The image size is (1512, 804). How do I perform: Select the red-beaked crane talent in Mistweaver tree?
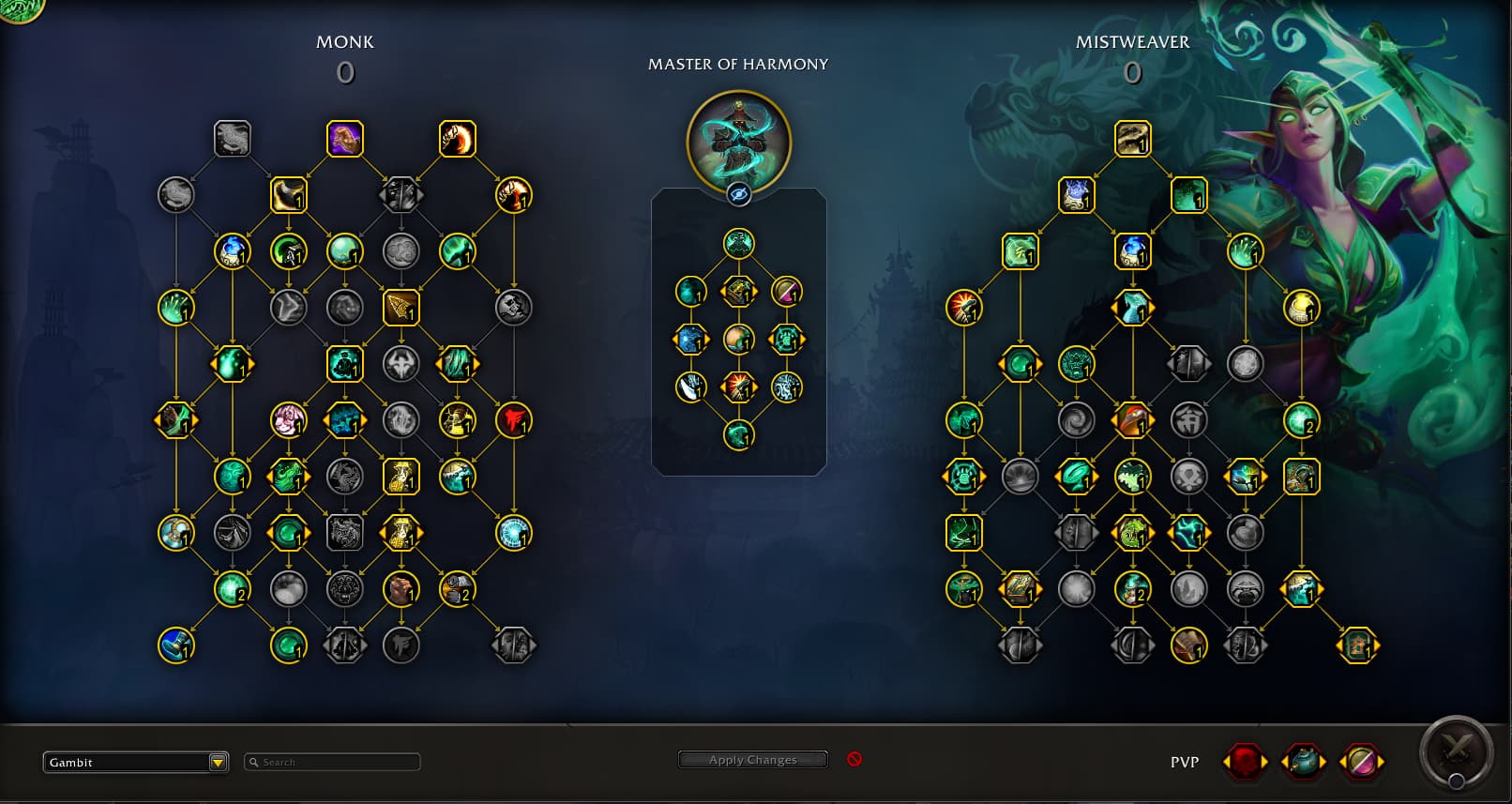1133,420
